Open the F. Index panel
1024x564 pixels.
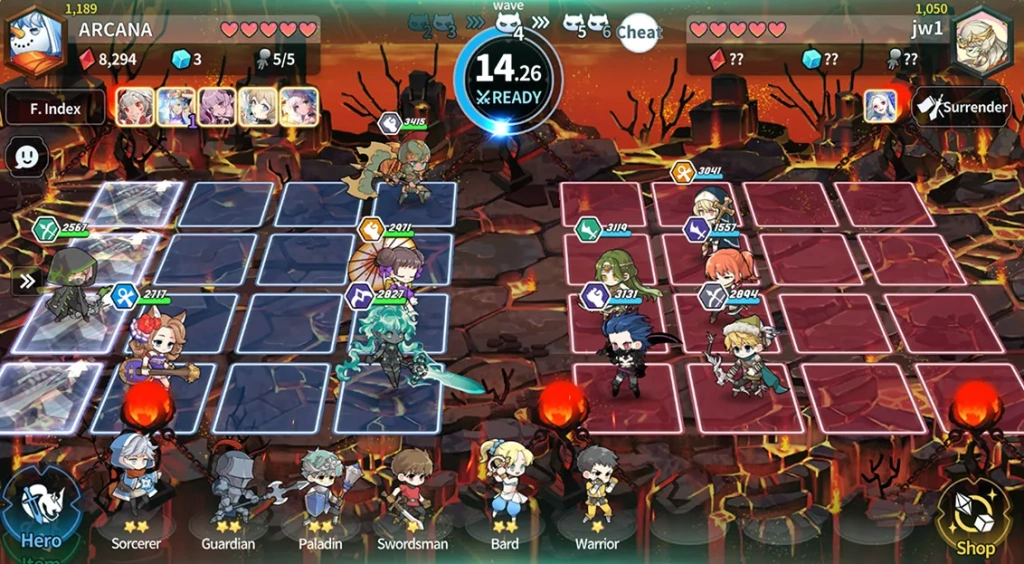coord(55,107)
